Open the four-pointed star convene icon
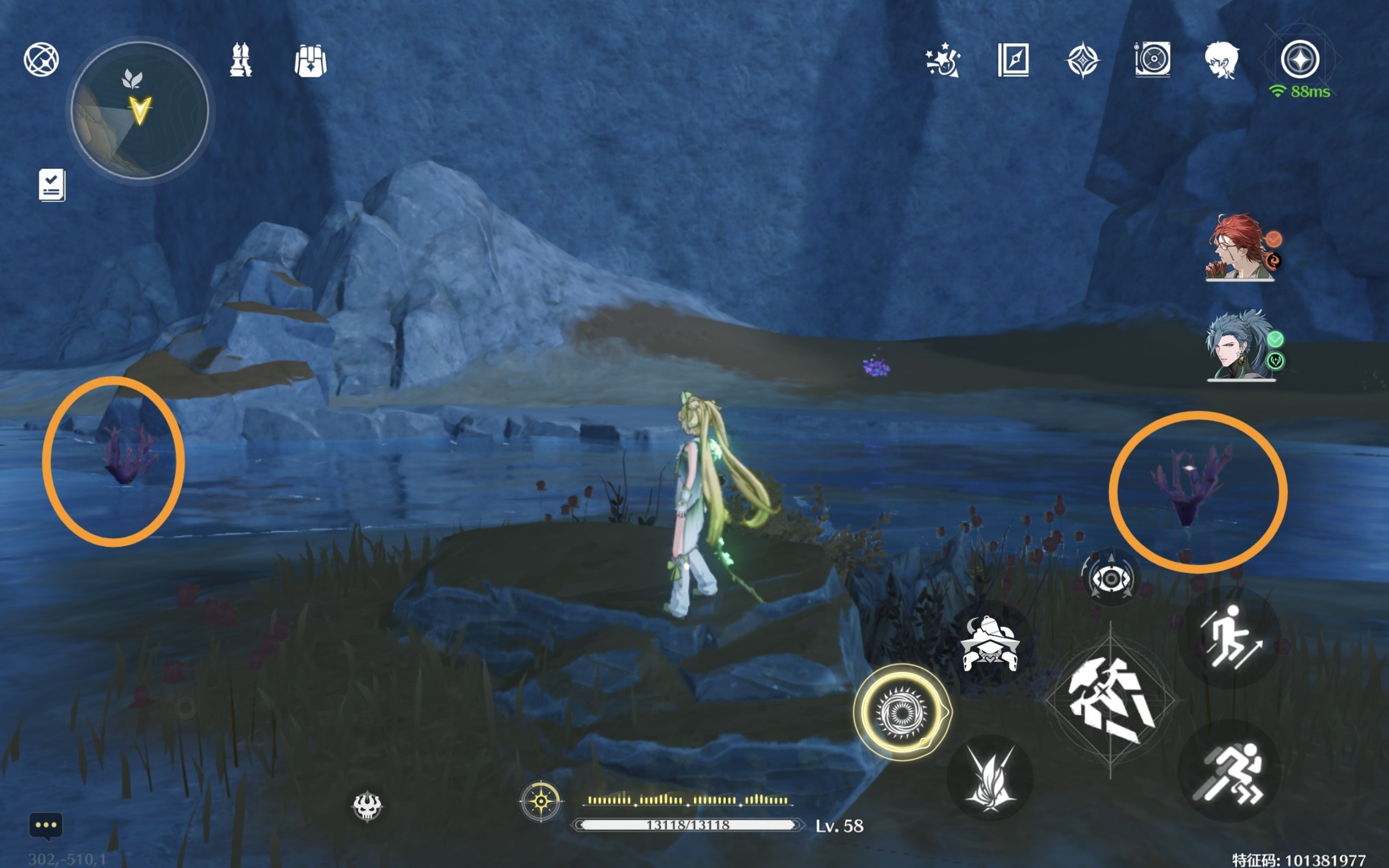This screenshot has width=1389, height=868. click(1082, 60)
